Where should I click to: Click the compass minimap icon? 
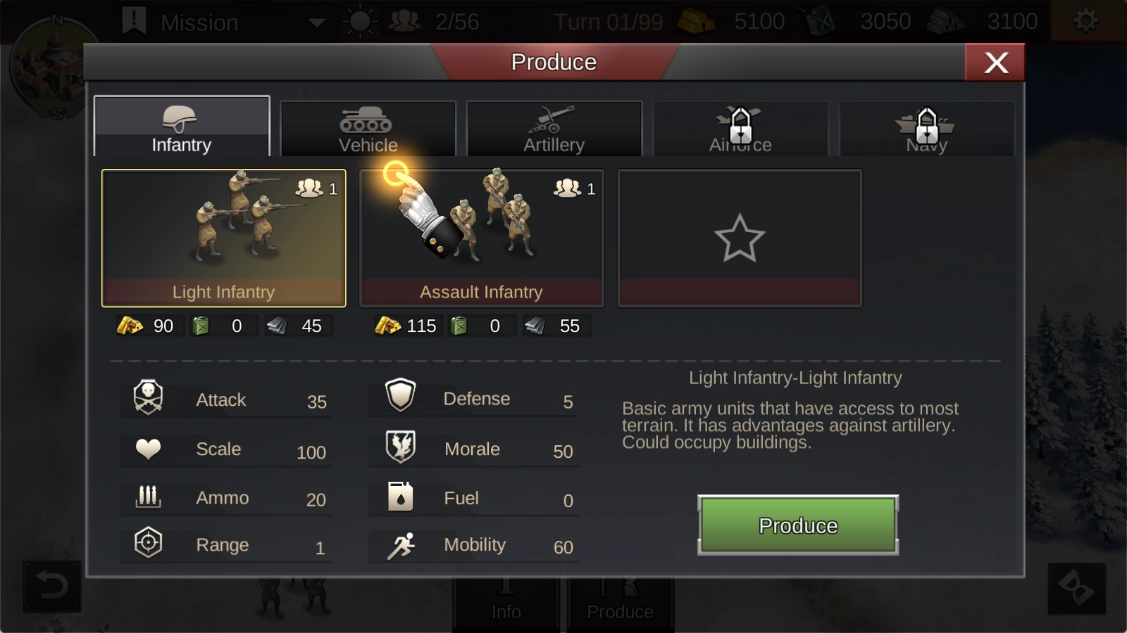pyautogui.click(x=40, y=62)
